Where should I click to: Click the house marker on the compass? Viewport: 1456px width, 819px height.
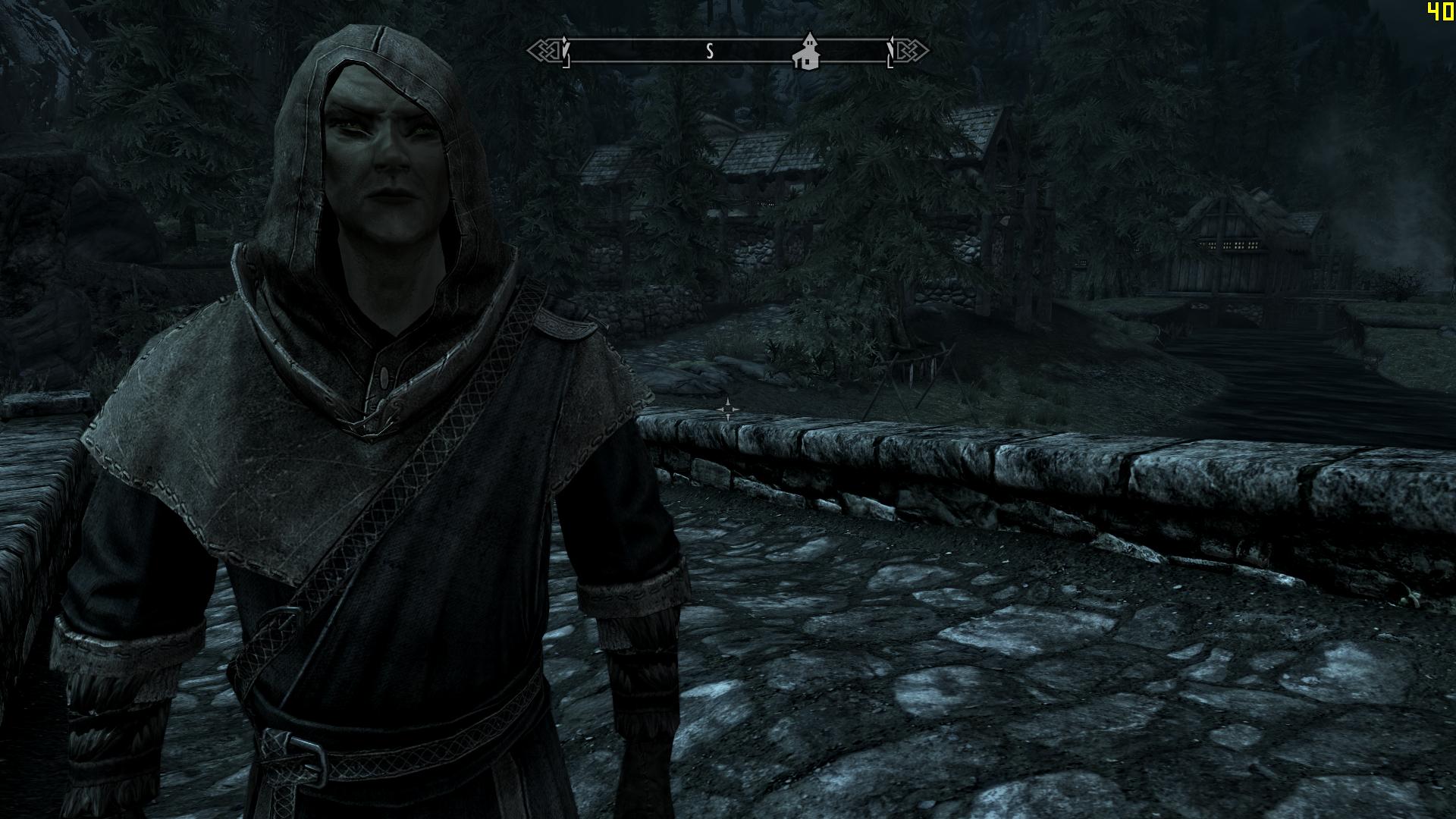click(x=807, y=52)
